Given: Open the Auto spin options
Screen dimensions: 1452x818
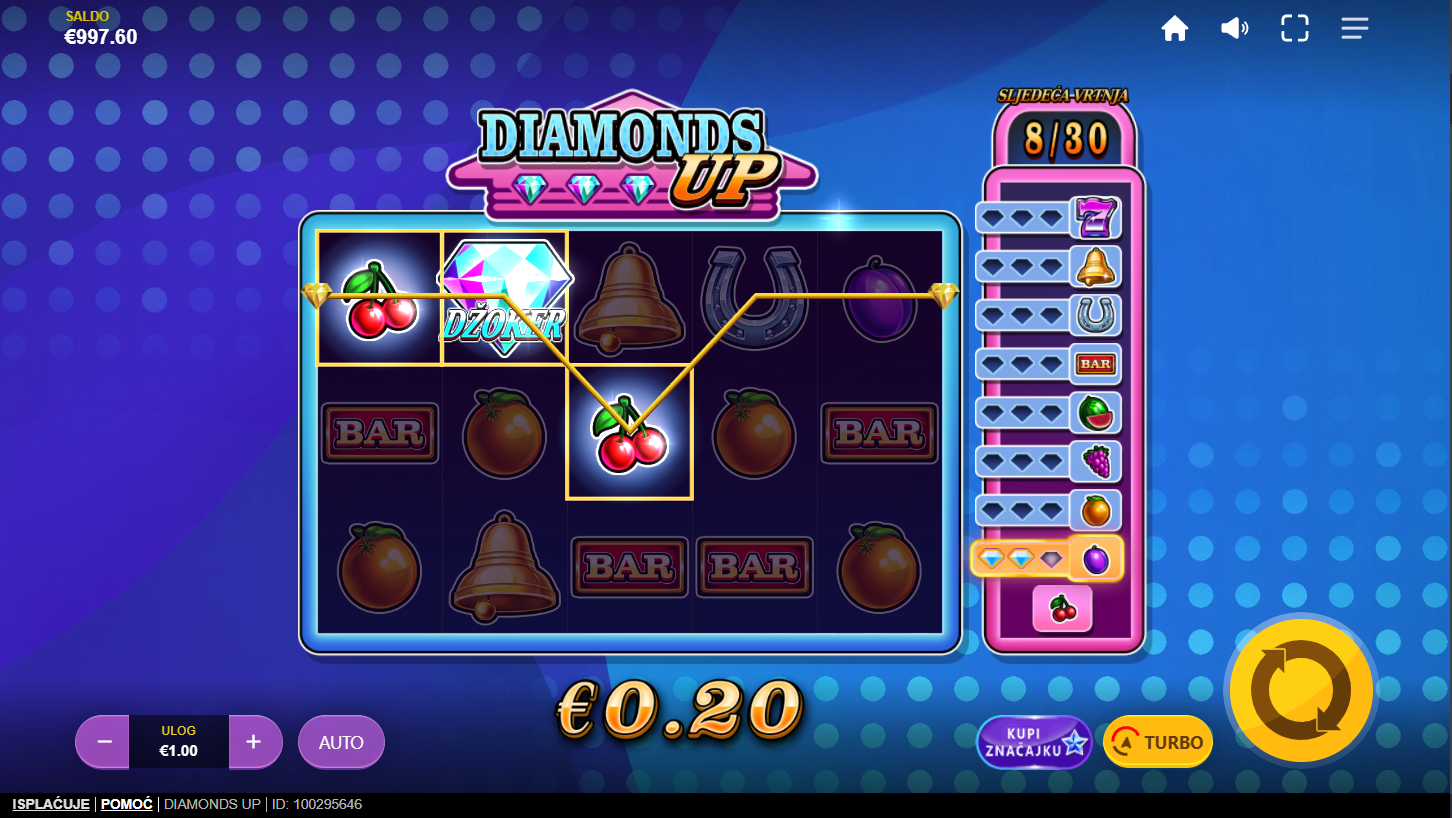Looking at the screenshot, I should point(341,742).
